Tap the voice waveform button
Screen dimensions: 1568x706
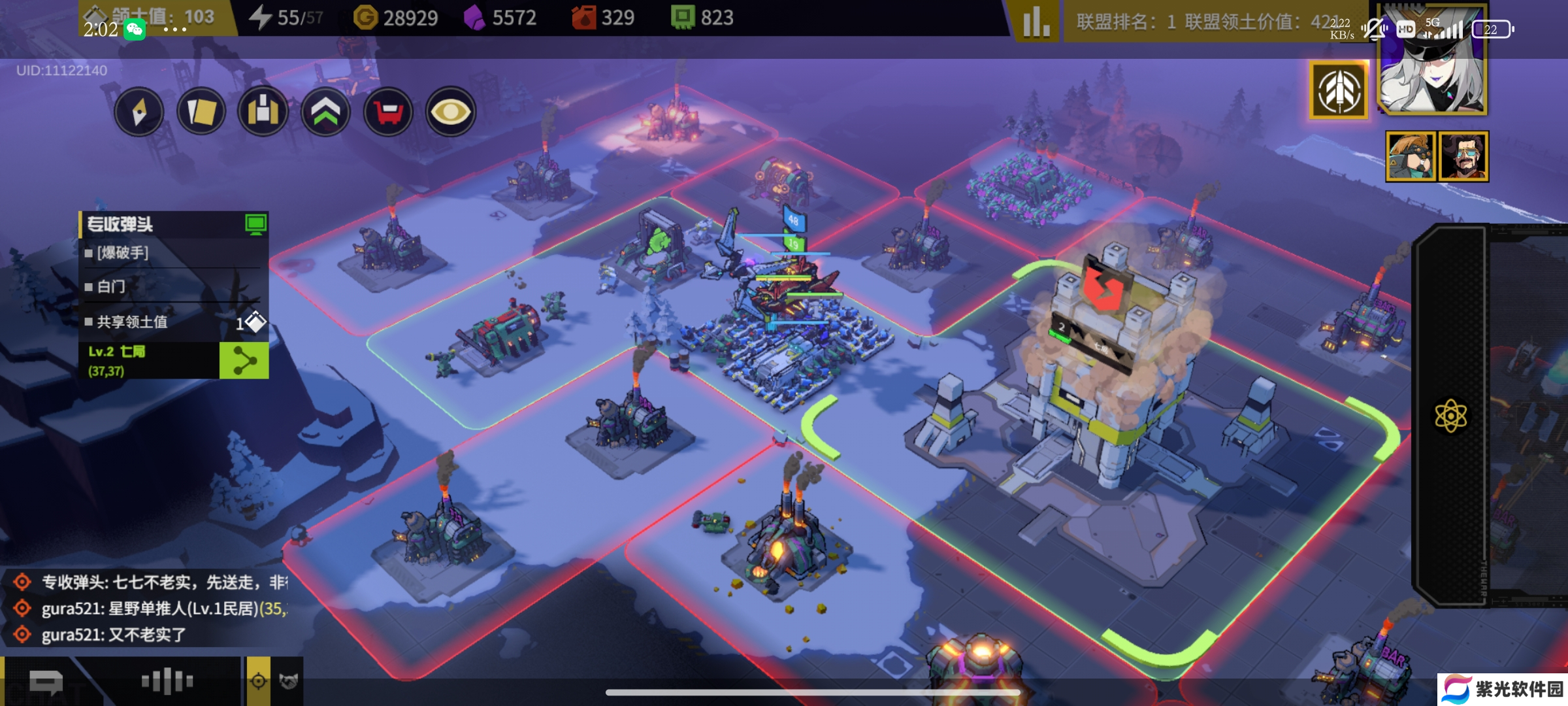tap(167, 681)
